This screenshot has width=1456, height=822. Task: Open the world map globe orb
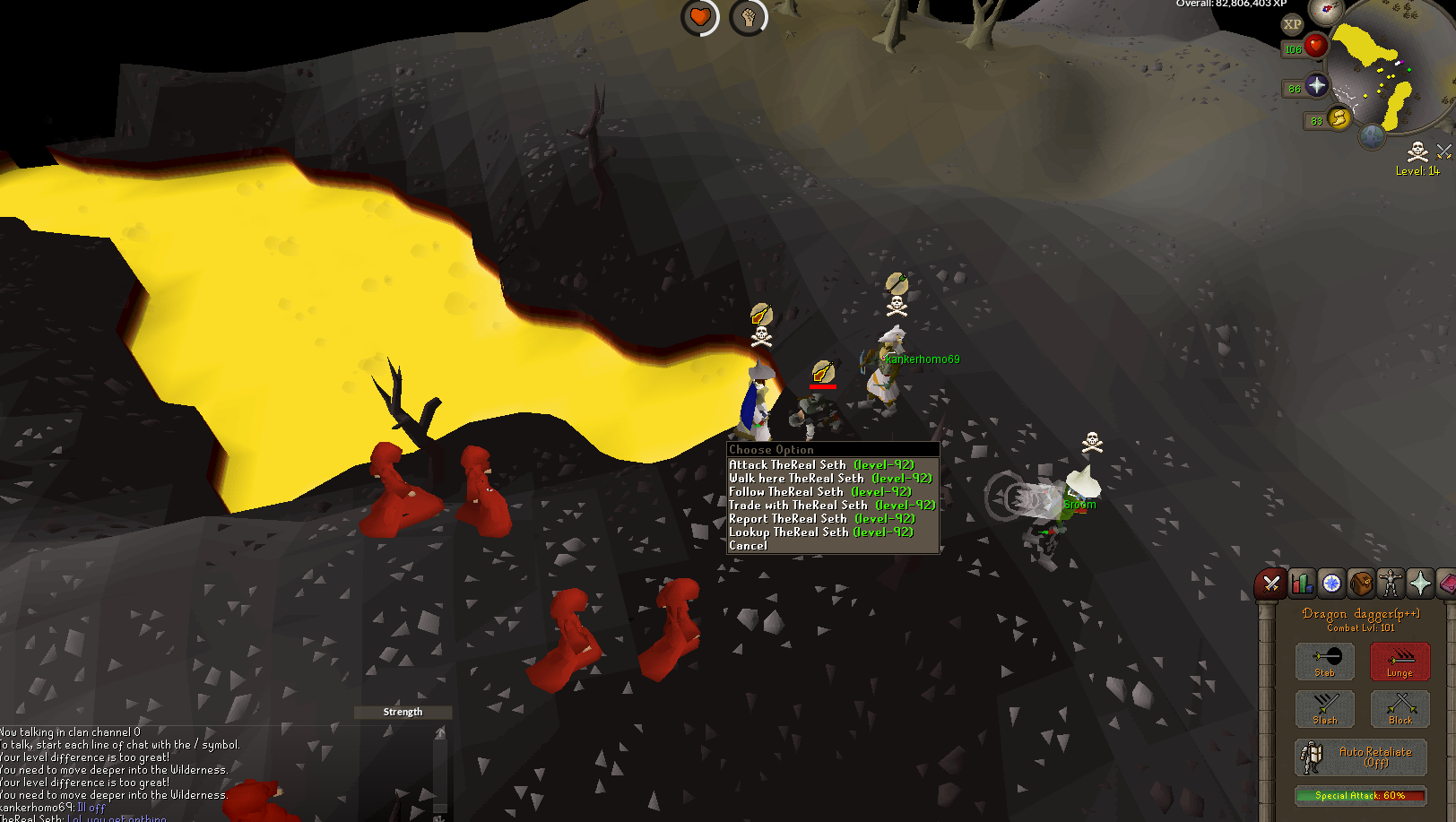(x=1373, y=137)
